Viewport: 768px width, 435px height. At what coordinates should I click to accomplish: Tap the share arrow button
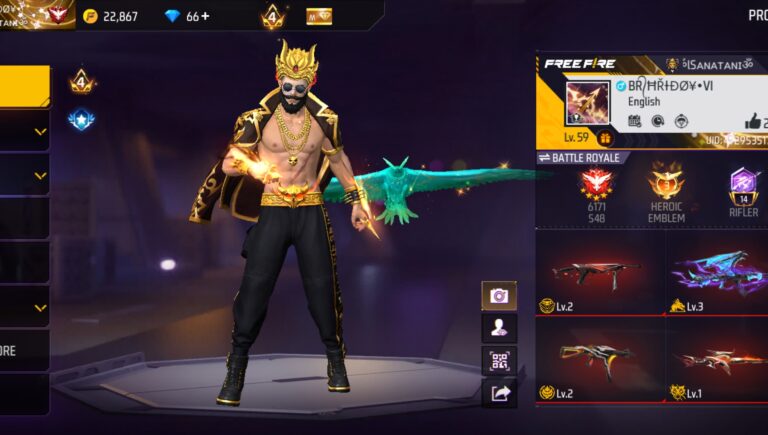pyautogui.click(x=499, y=393)
